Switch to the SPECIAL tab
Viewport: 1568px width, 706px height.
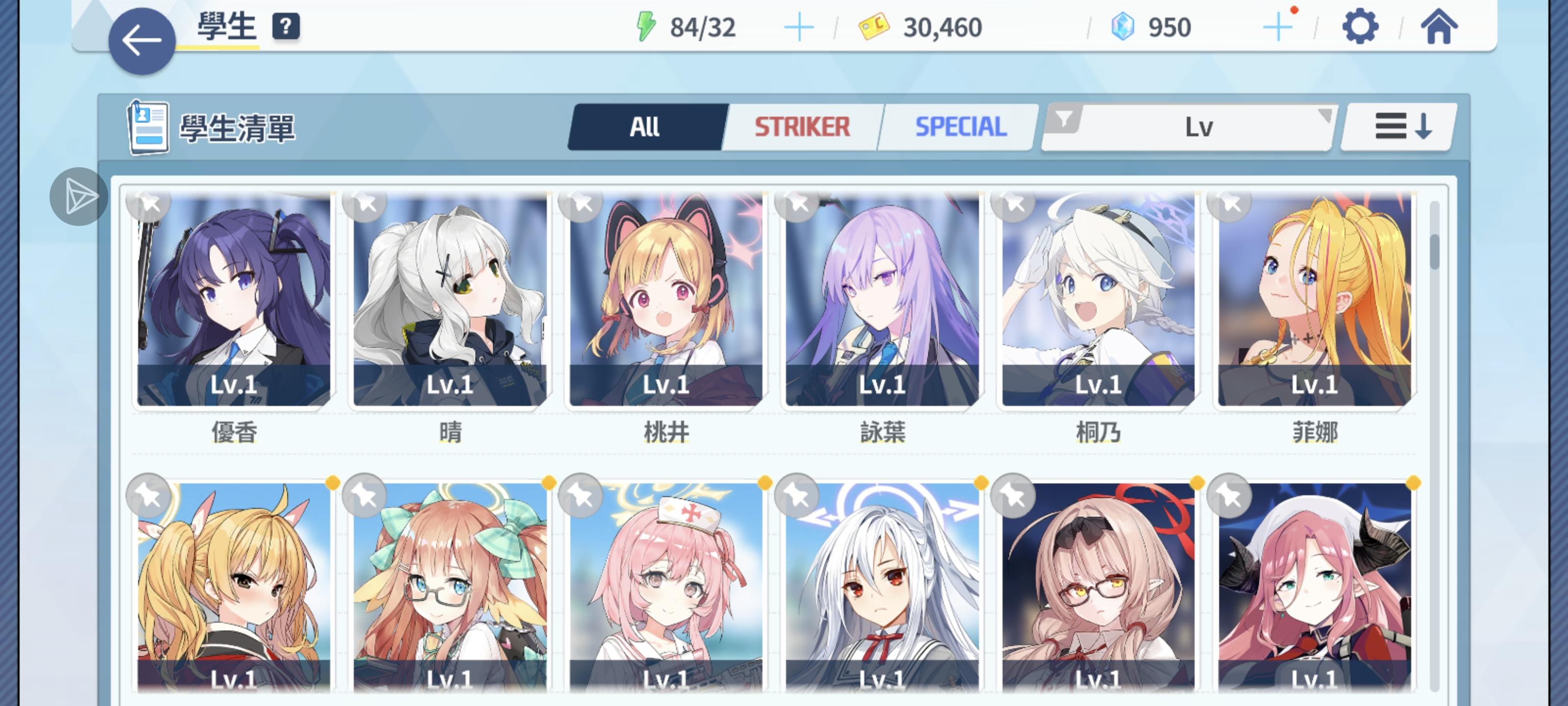[x=959, y=126]
